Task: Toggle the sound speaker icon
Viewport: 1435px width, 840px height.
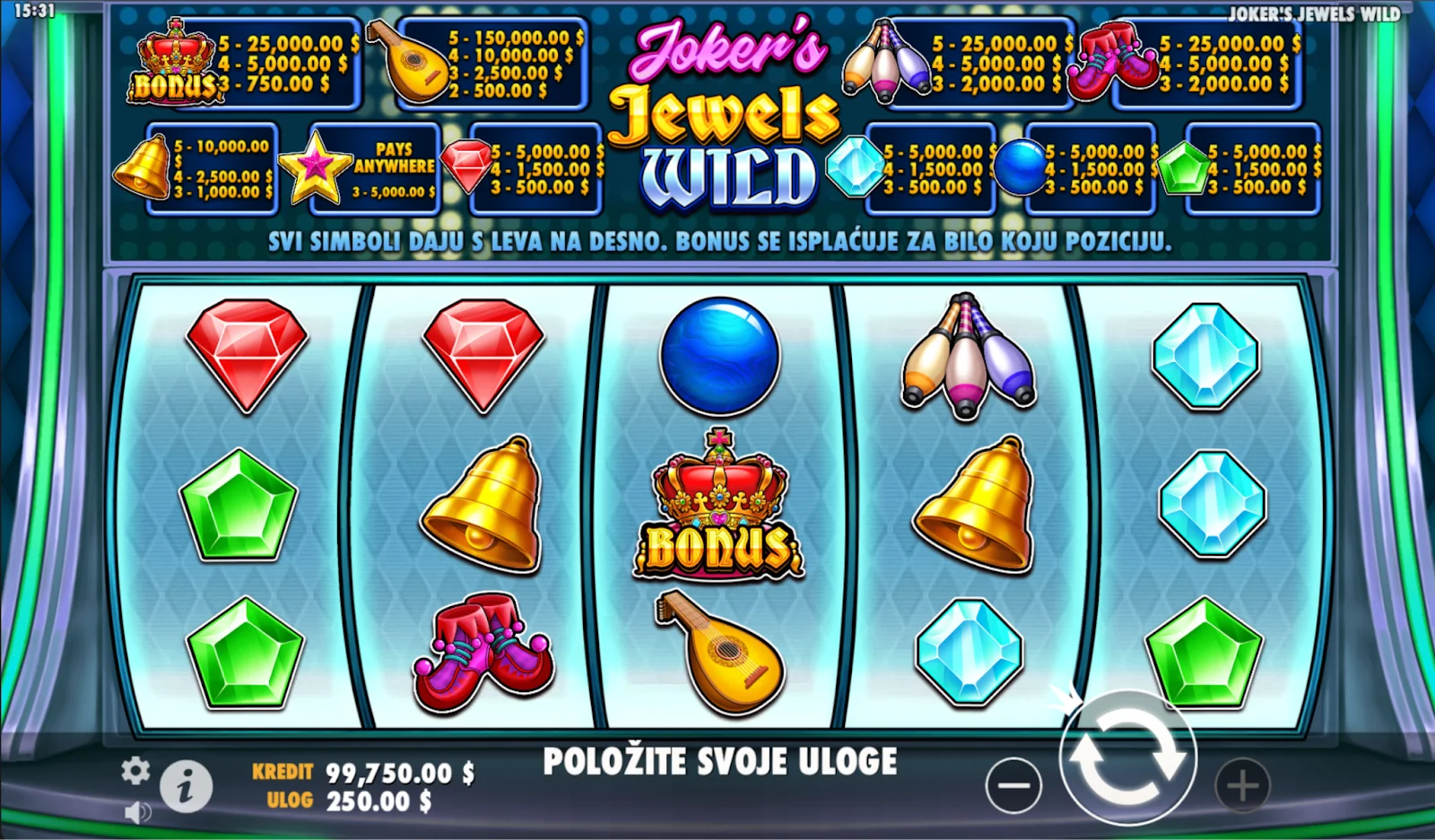Action: 137,812
